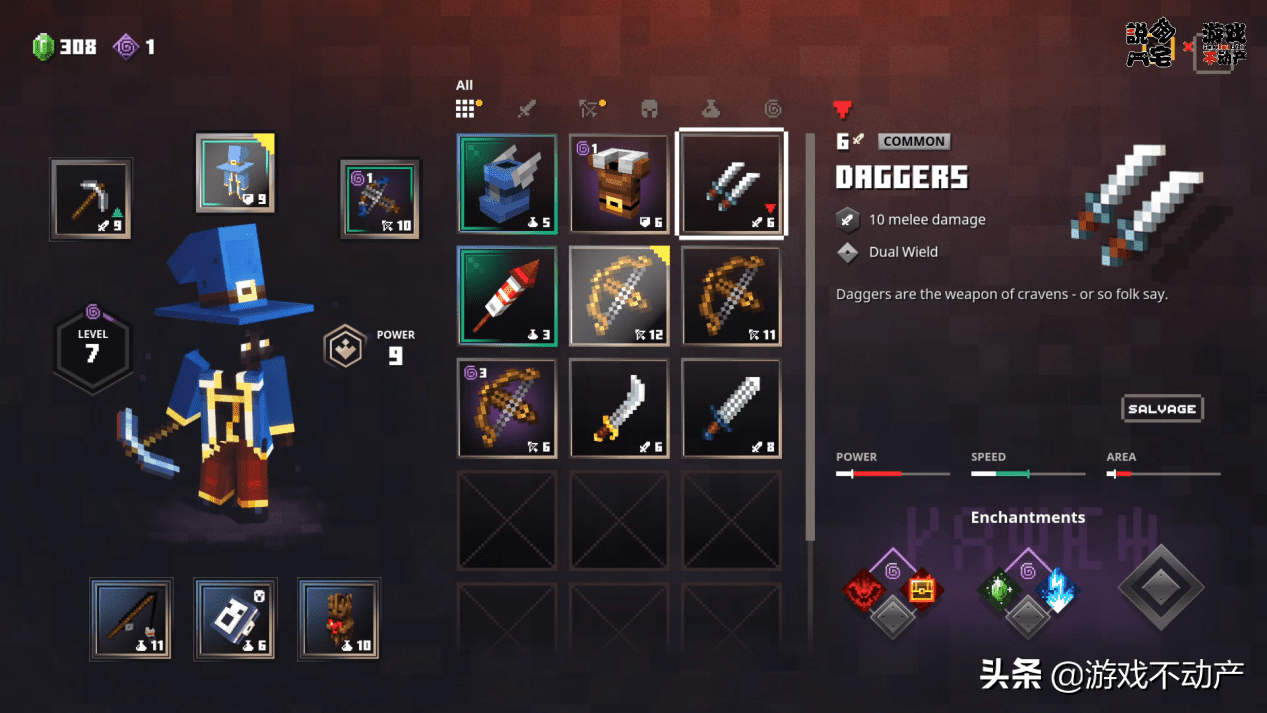Select the equipped fishing rod artifact

click(131, 619)
